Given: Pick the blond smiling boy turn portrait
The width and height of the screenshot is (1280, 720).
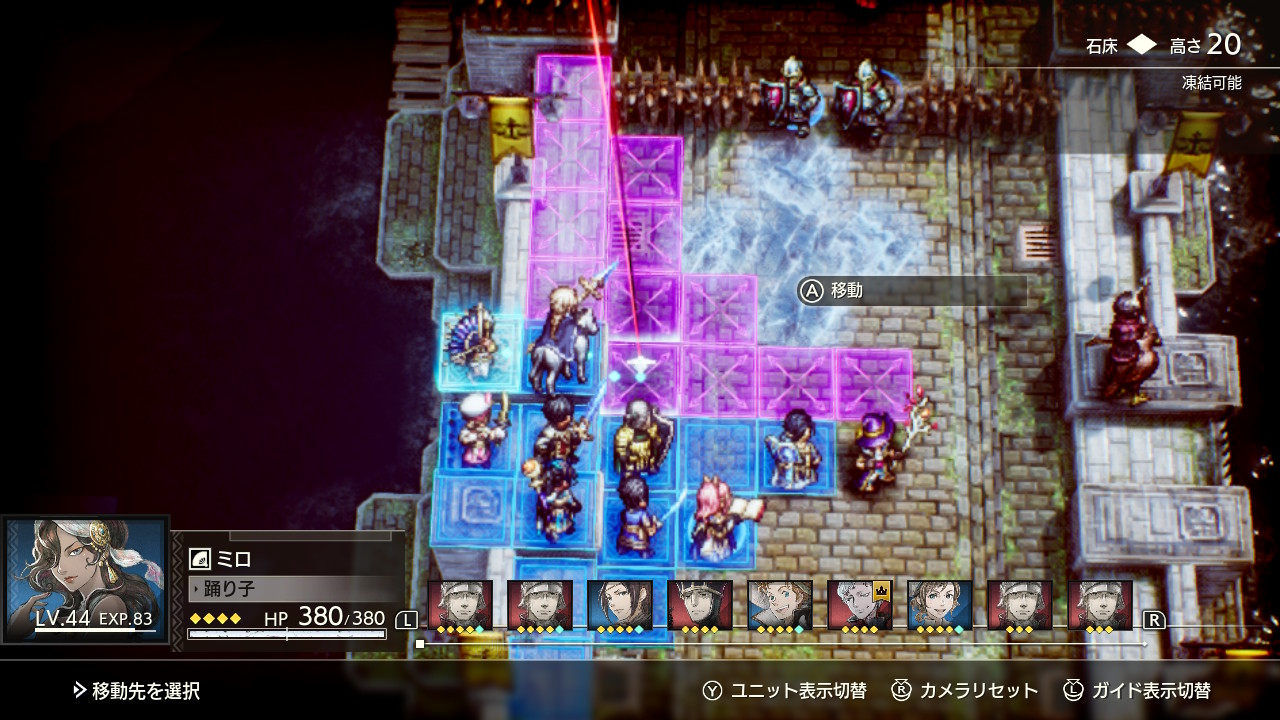Looking at the screenshot, I should point(779,604).
